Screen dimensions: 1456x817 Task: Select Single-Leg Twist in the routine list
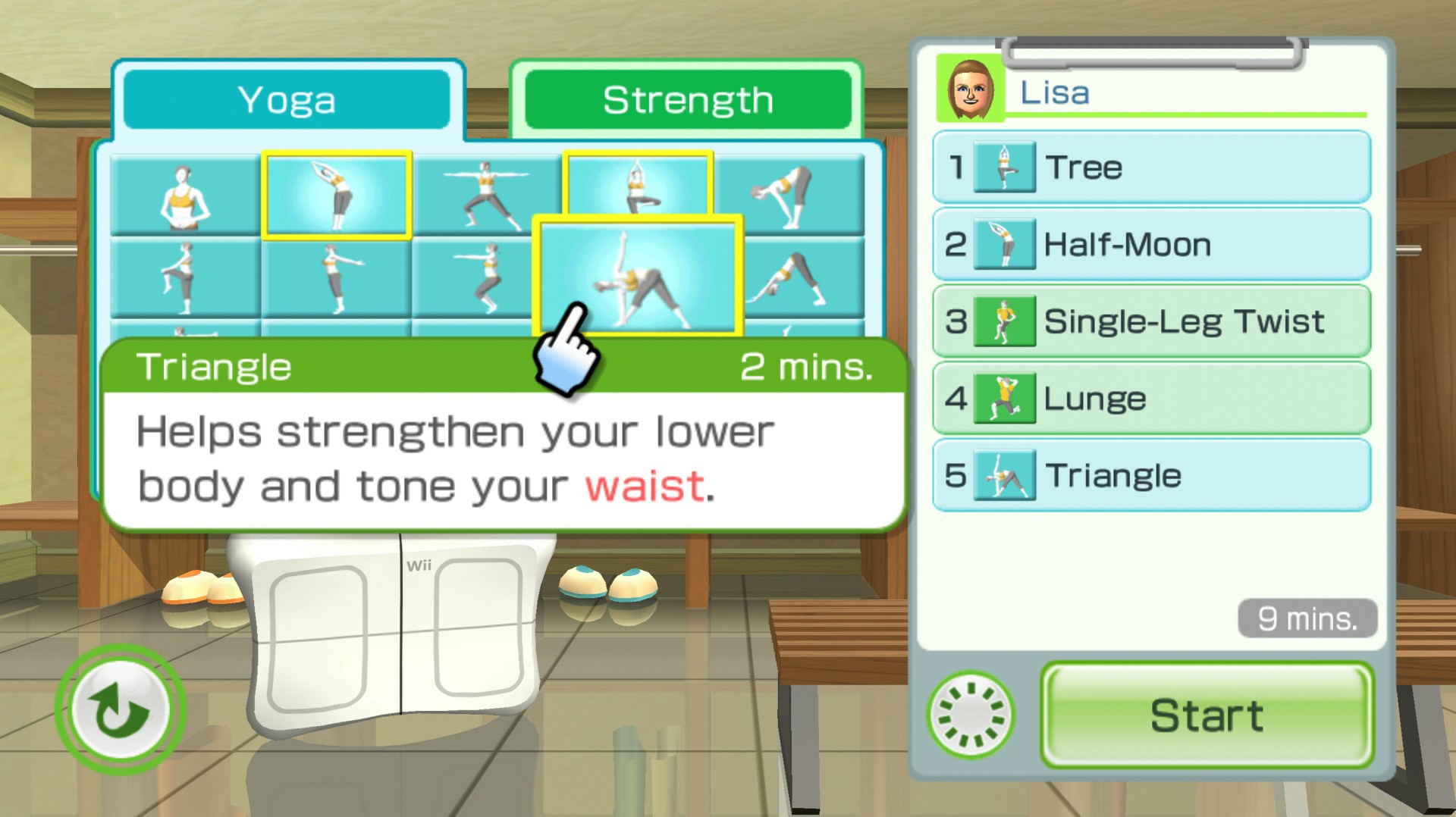tap(1183, 321)
